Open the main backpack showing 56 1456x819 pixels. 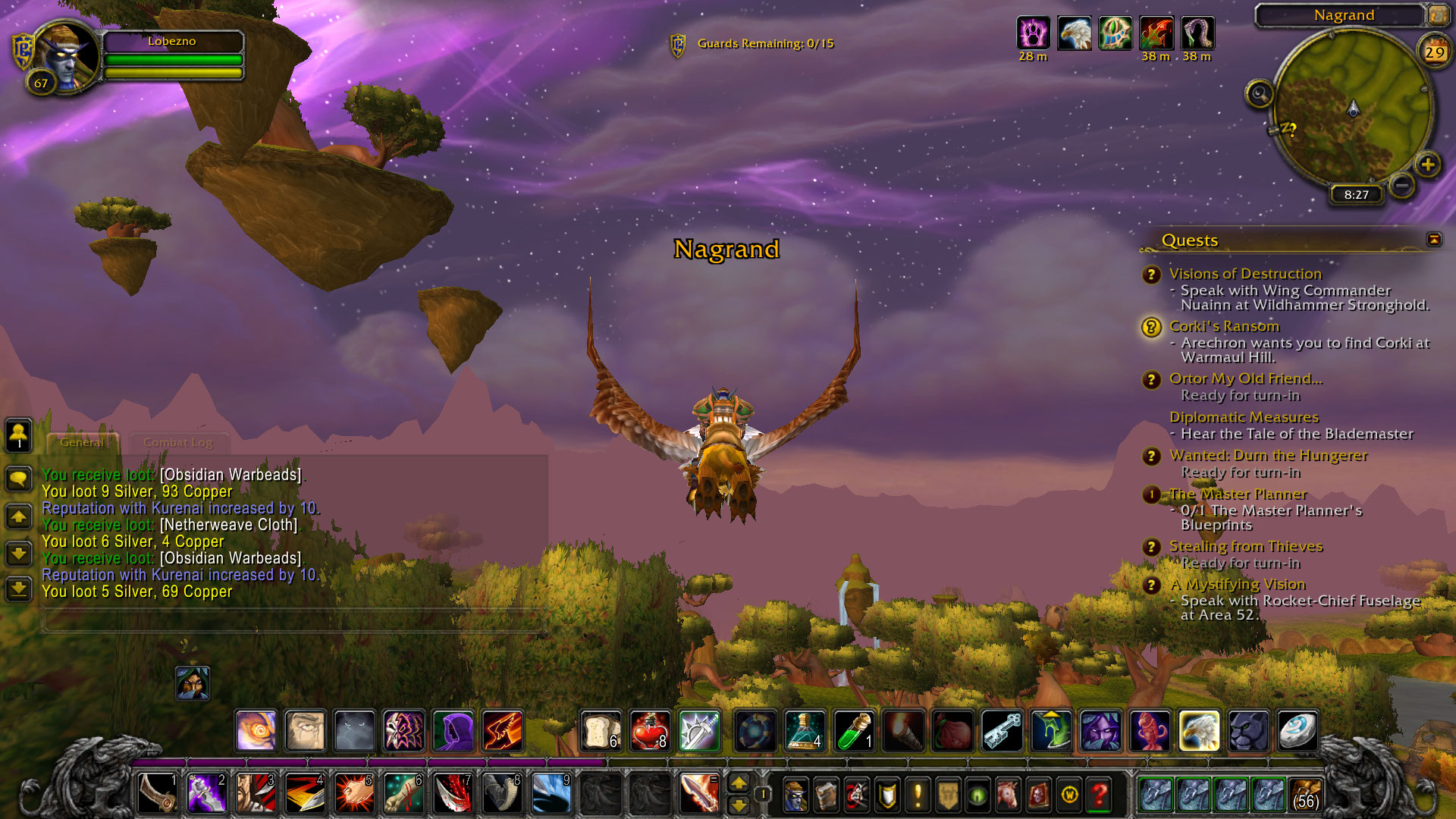pos(1304,795)
